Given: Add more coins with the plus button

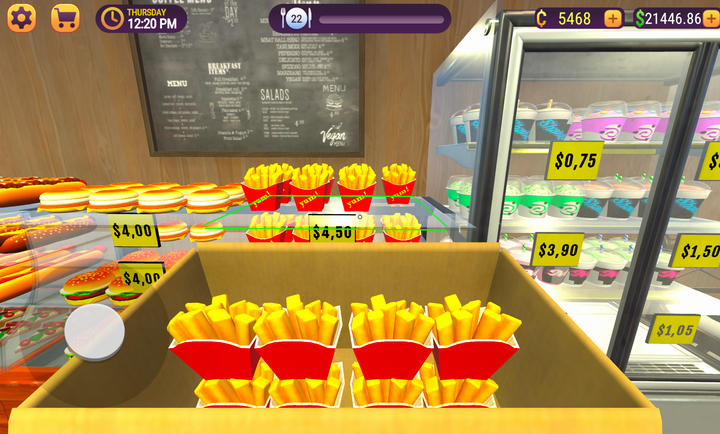Looking at the screenshot, I should click(x=612, y=18).
